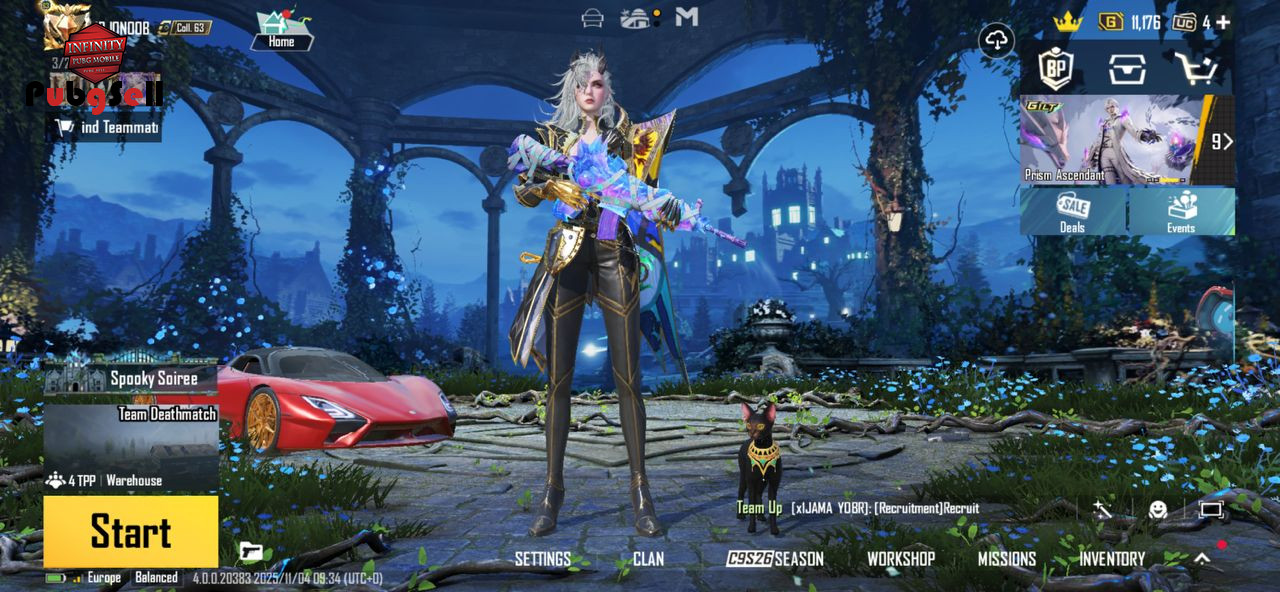Click the cloud download icon
The height and width of the screenshot is (592, 1280).
point(997,41)
